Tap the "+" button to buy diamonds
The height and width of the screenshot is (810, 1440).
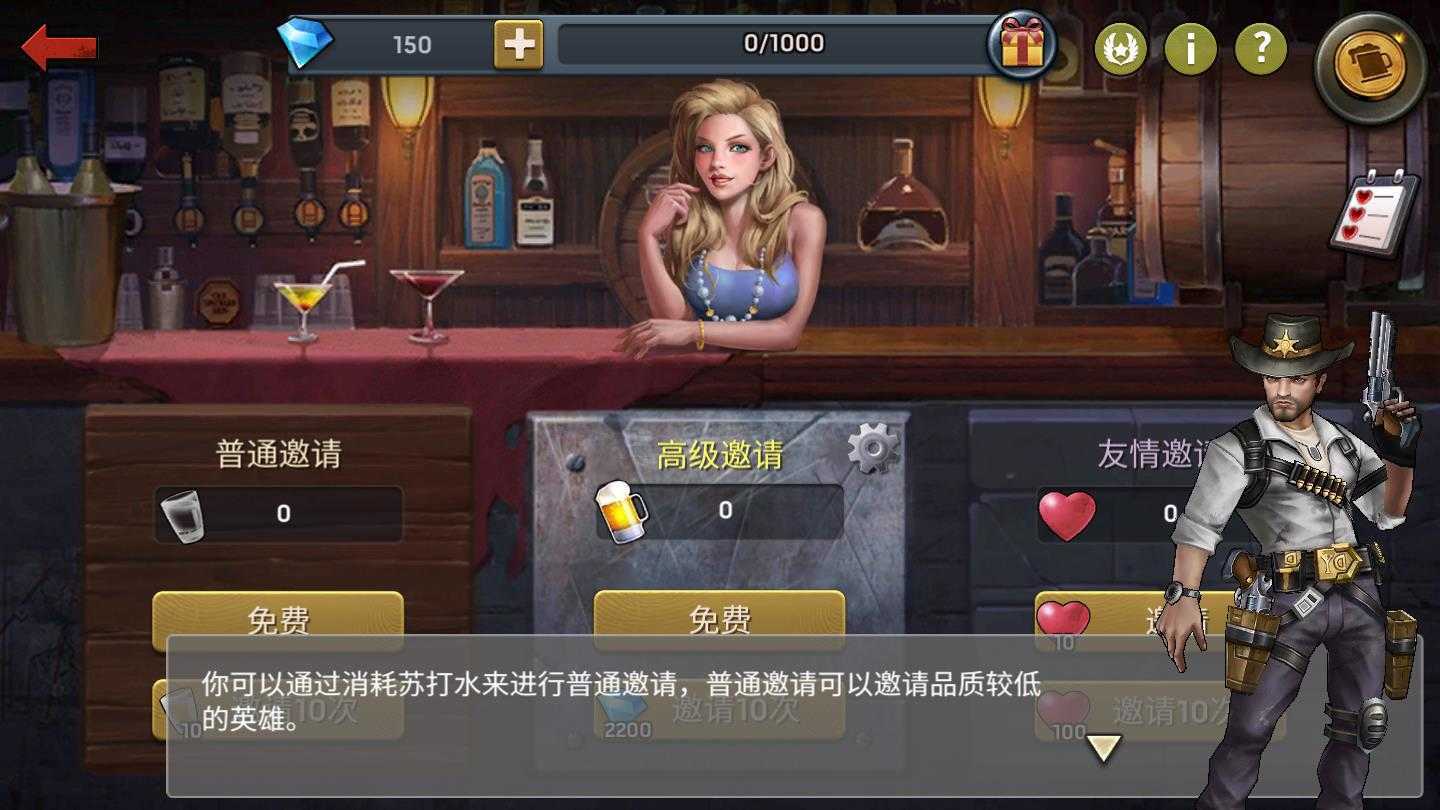(519, 44)
